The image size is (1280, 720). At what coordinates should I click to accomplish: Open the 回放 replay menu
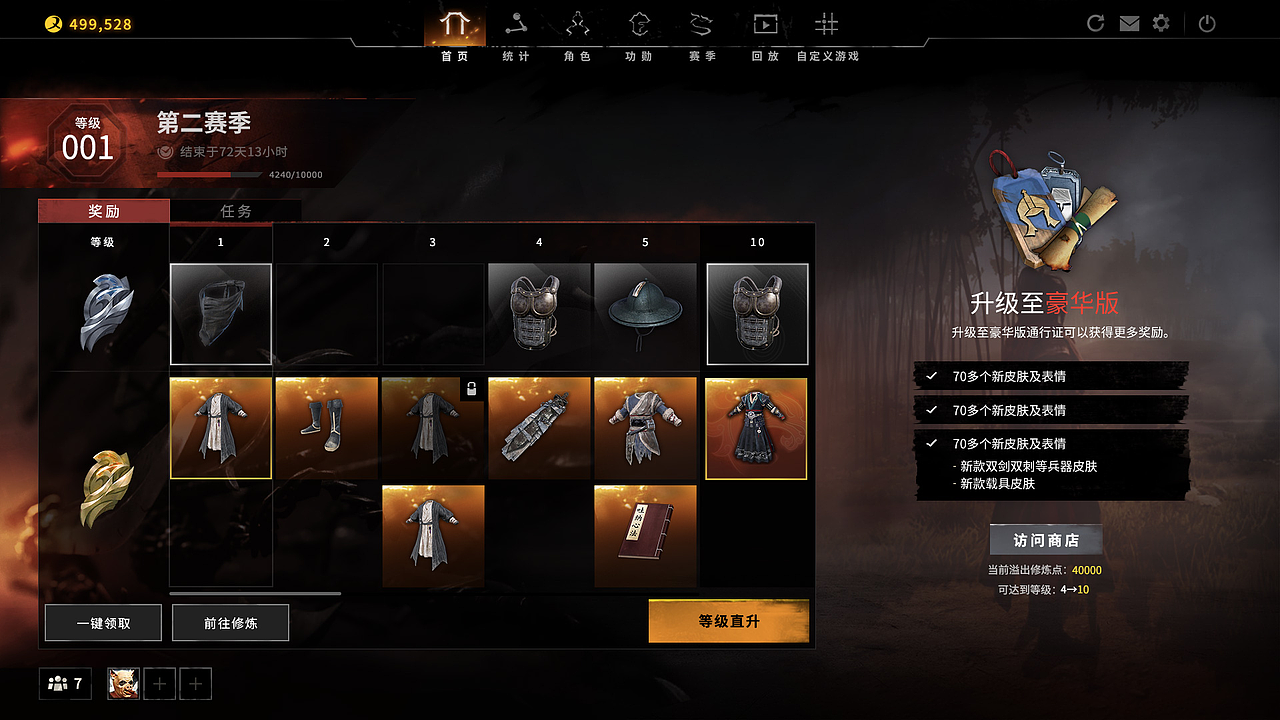coord(765,33)
